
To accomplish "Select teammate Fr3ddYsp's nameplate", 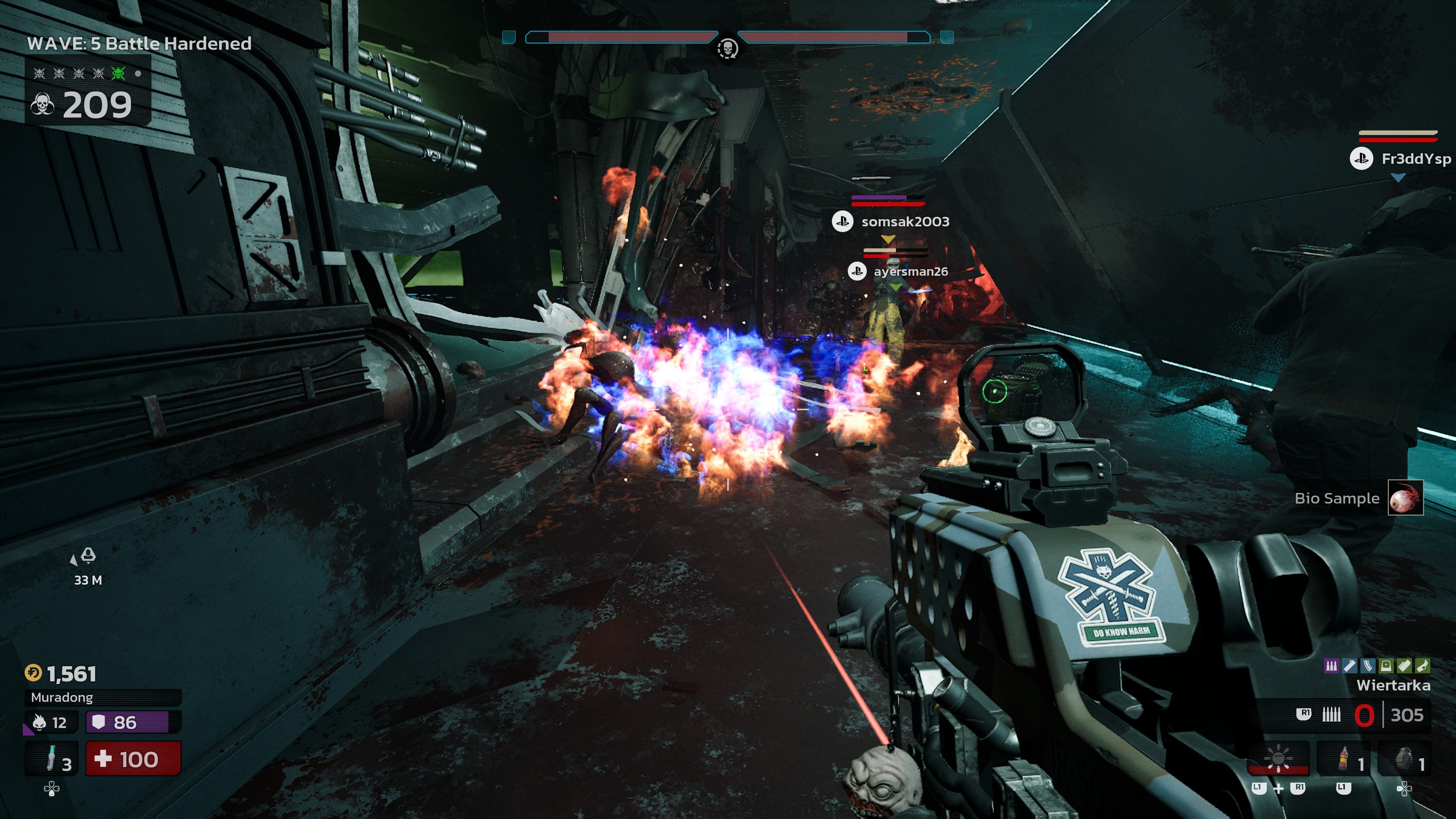I will (1415, 159).
